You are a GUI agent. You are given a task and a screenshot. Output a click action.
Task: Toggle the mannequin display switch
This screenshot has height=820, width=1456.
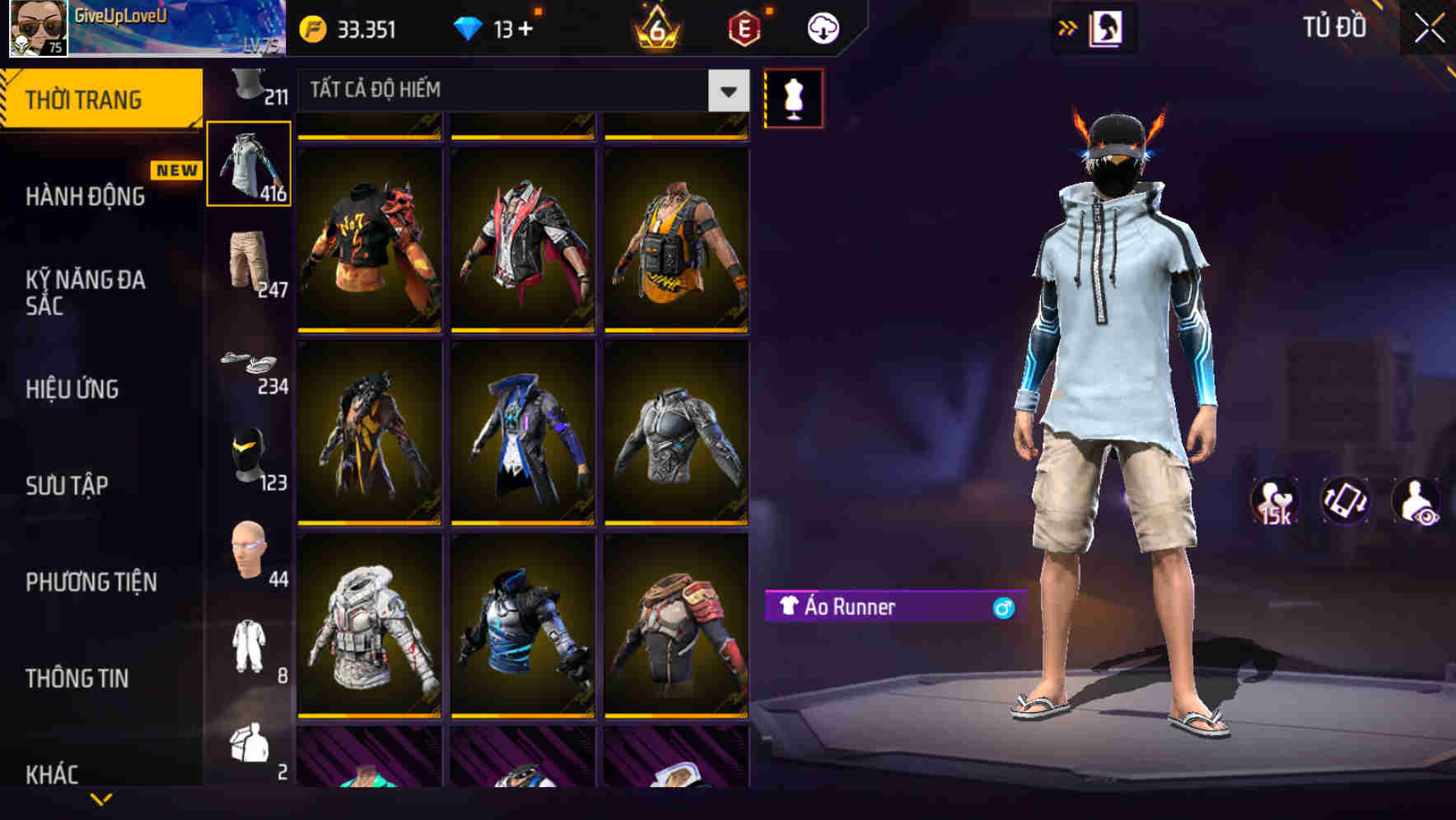click(x=794, y=97)
